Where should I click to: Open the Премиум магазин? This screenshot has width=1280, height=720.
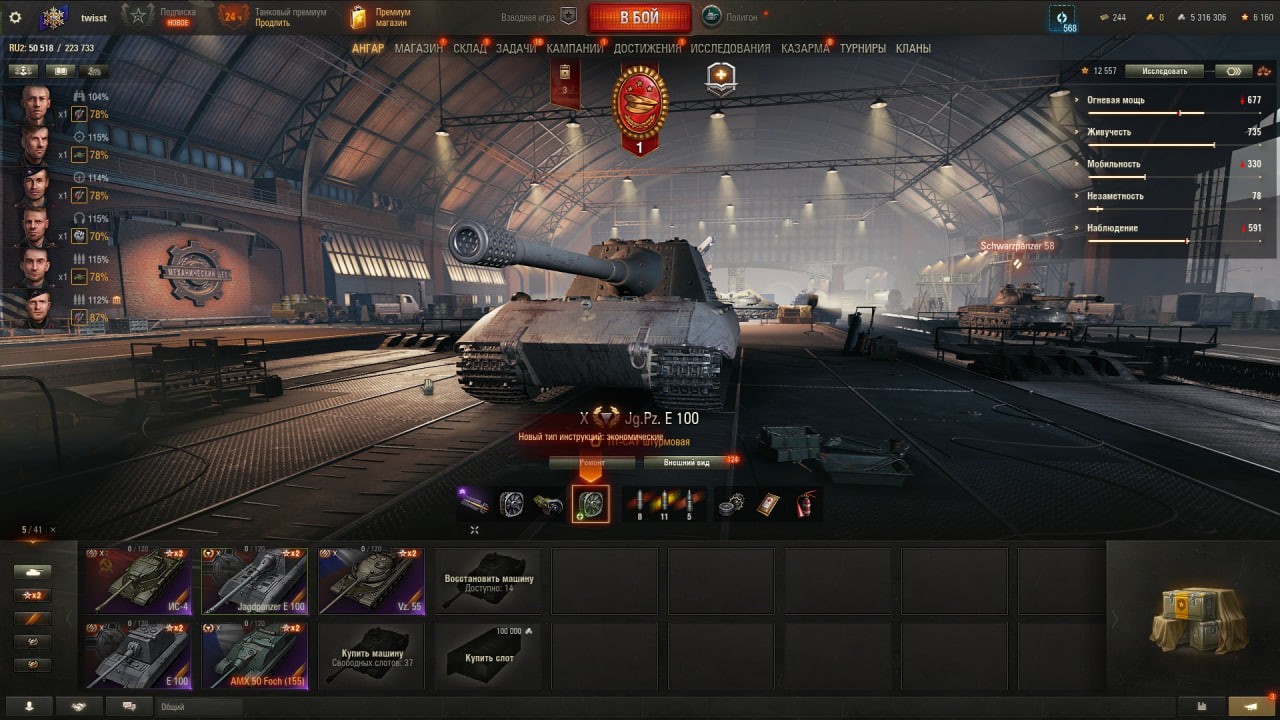(x=380, y=17)
